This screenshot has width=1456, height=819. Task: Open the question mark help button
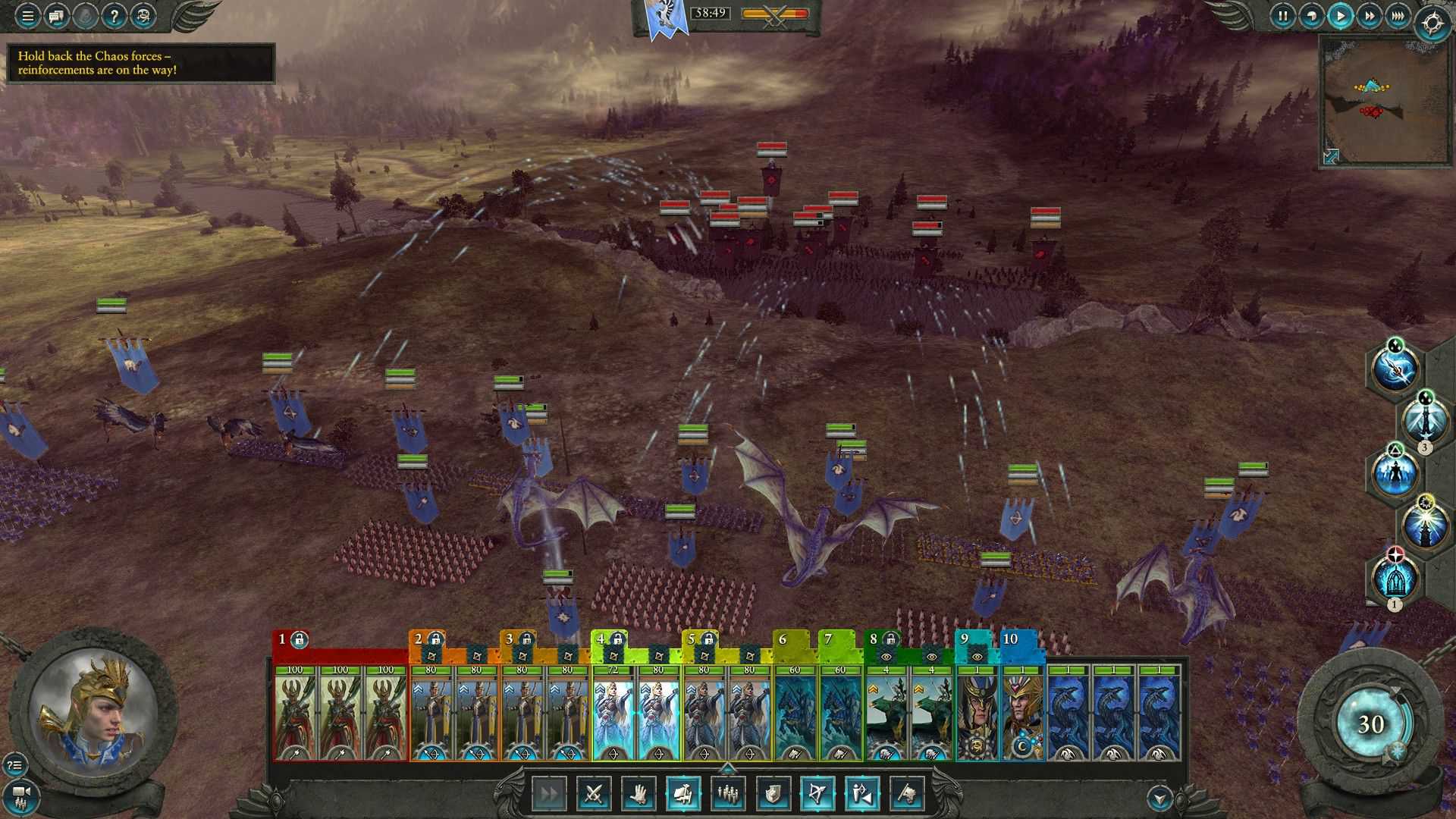tap(114, 15)
